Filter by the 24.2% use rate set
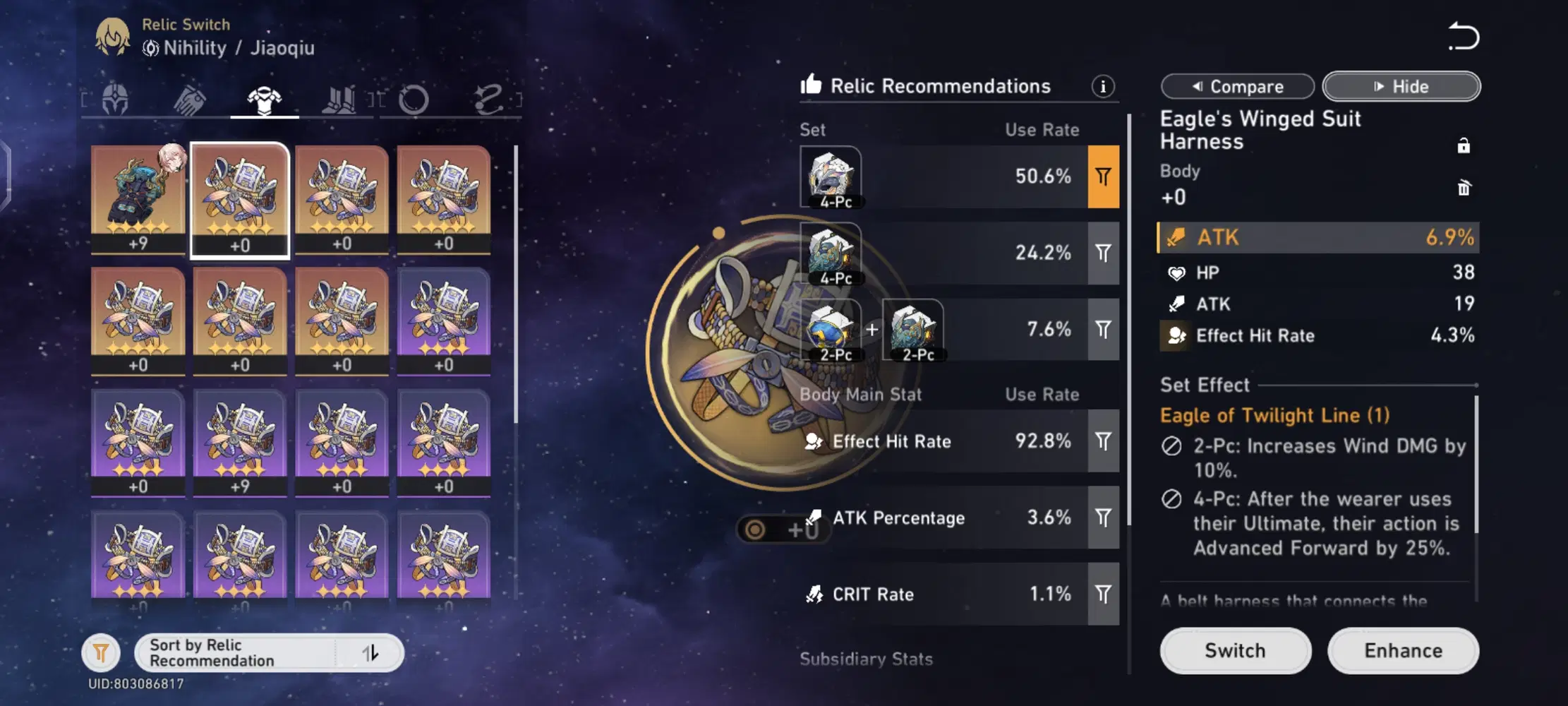 pos(1103,253)
